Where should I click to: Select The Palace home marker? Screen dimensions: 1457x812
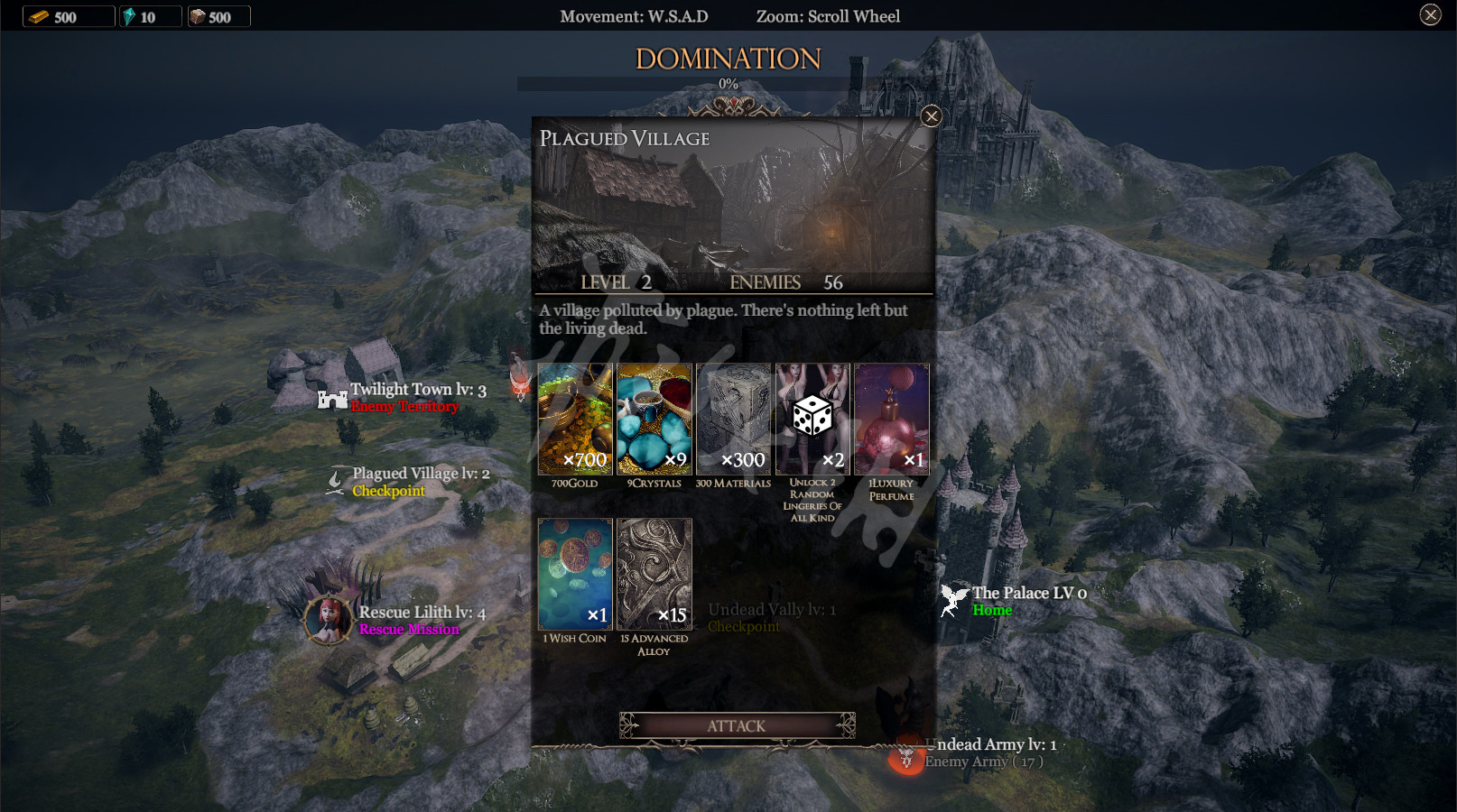[x=953, y=600]
